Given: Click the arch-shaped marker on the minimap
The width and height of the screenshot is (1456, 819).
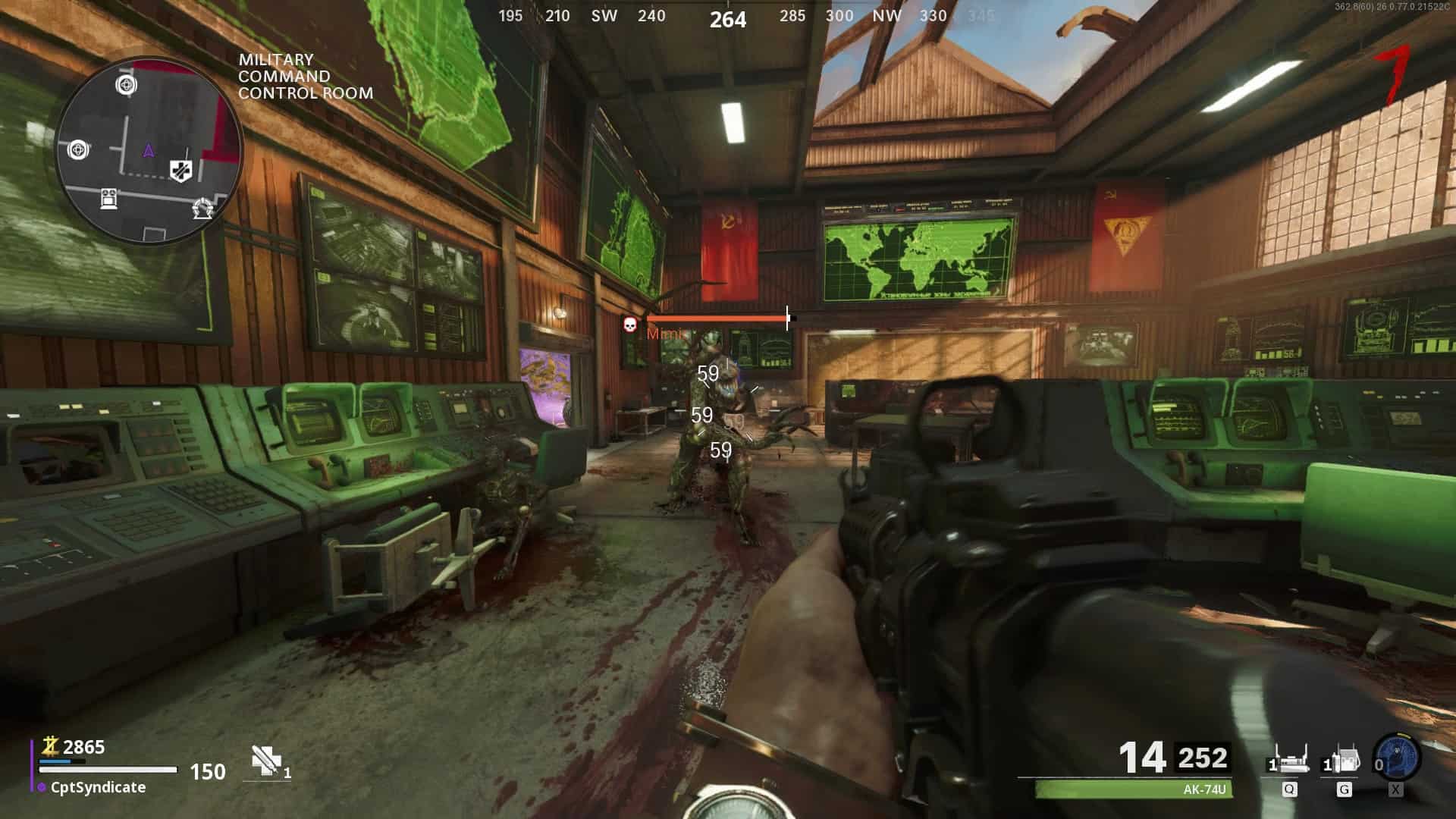Looking at the screenshot, I should click(x=202, y=208).
